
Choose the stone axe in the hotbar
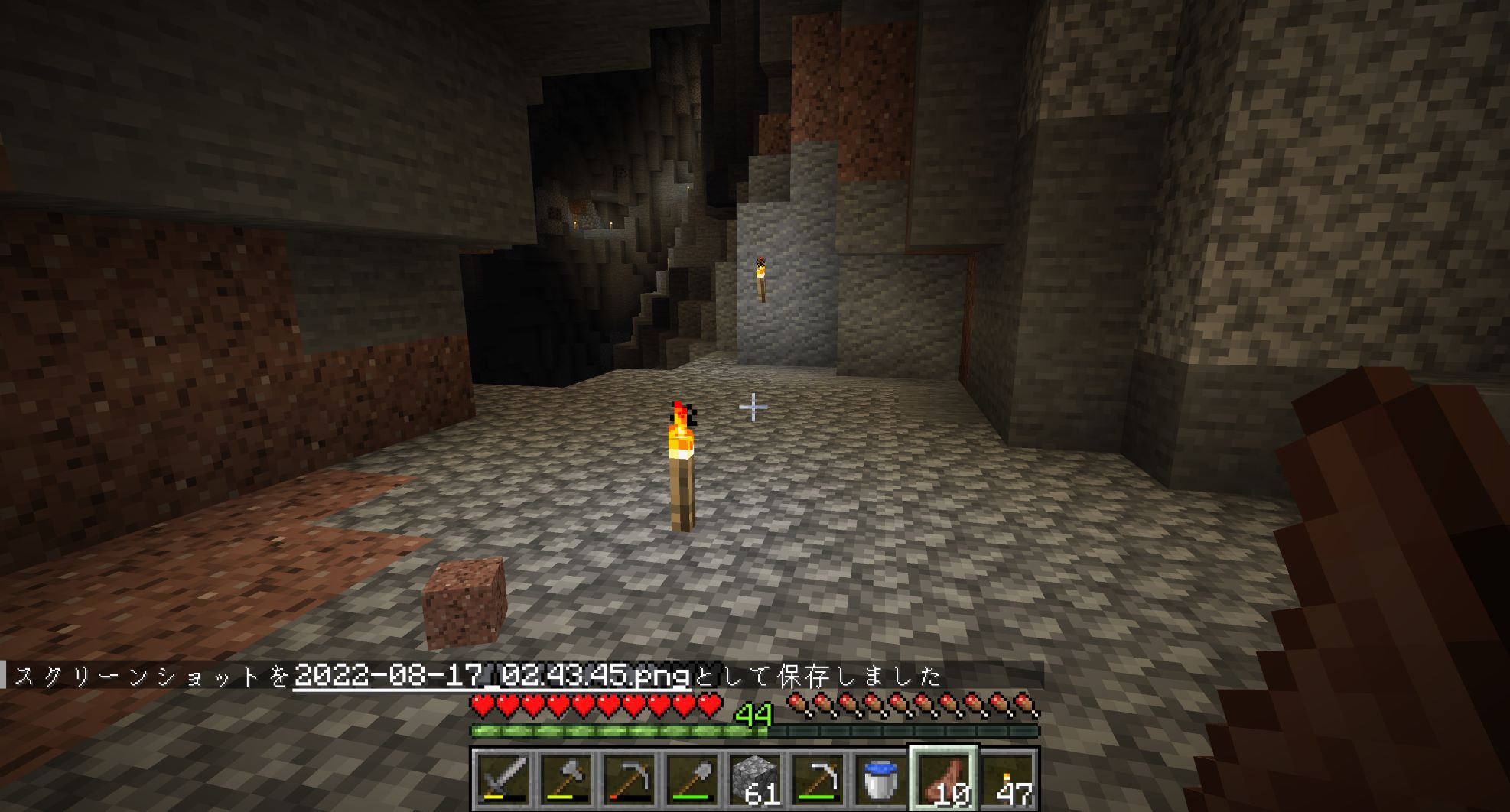(x=566, y=778)
